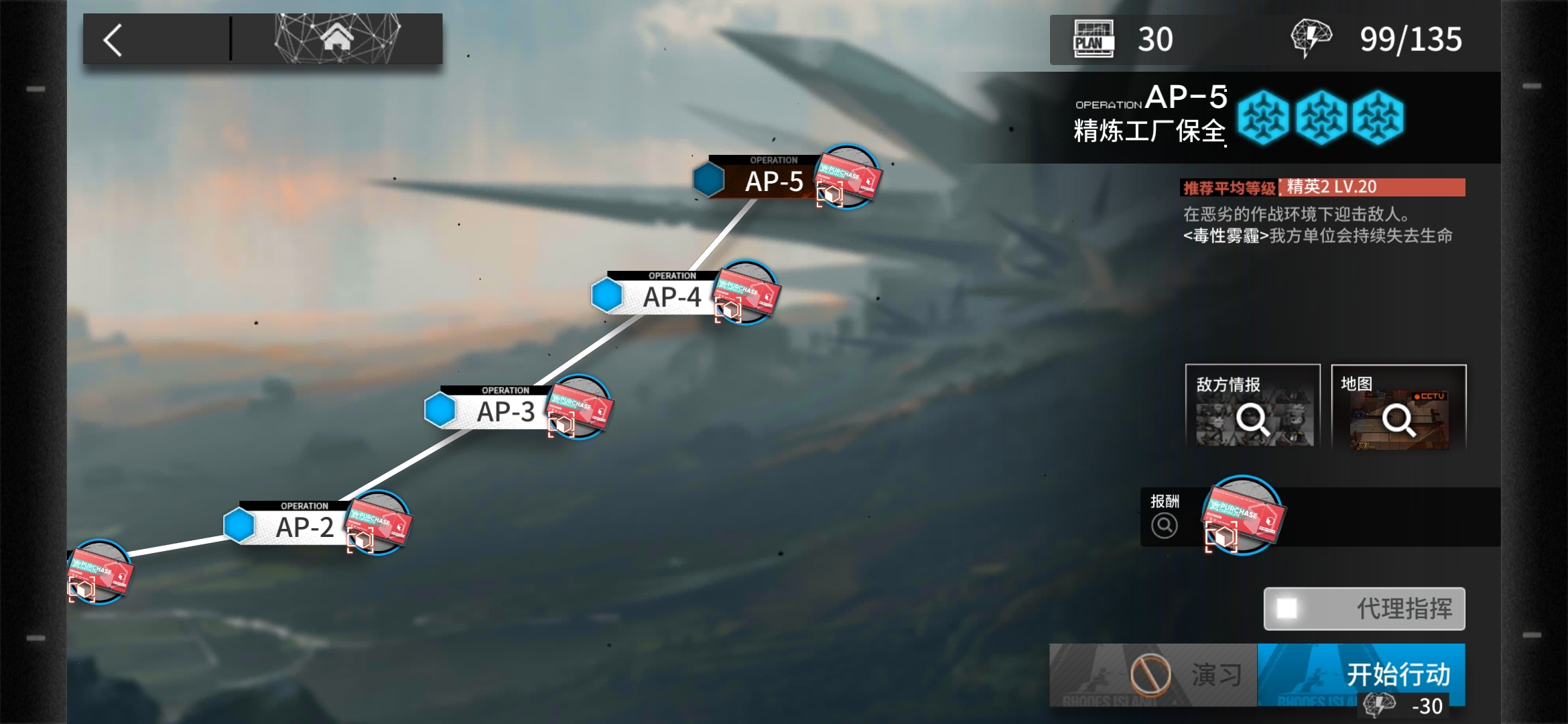1568x724 pixels.
Task: Inspect rewards with the 报酬 magnifier
Action: click(1165, 525)
